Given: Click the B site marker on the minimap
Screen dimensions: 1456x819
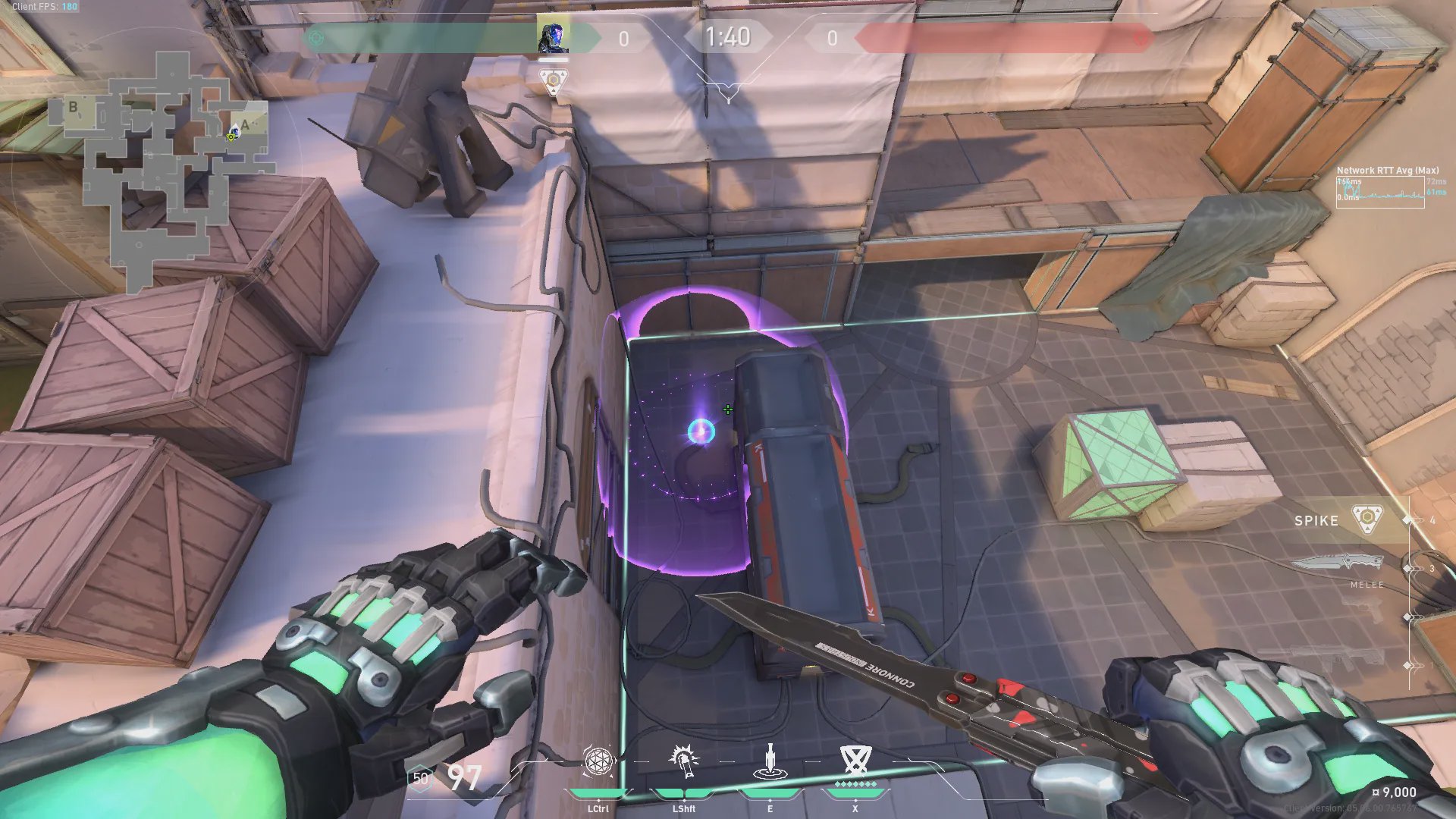Looking at the screenshot, I should (x=73, y=107).
